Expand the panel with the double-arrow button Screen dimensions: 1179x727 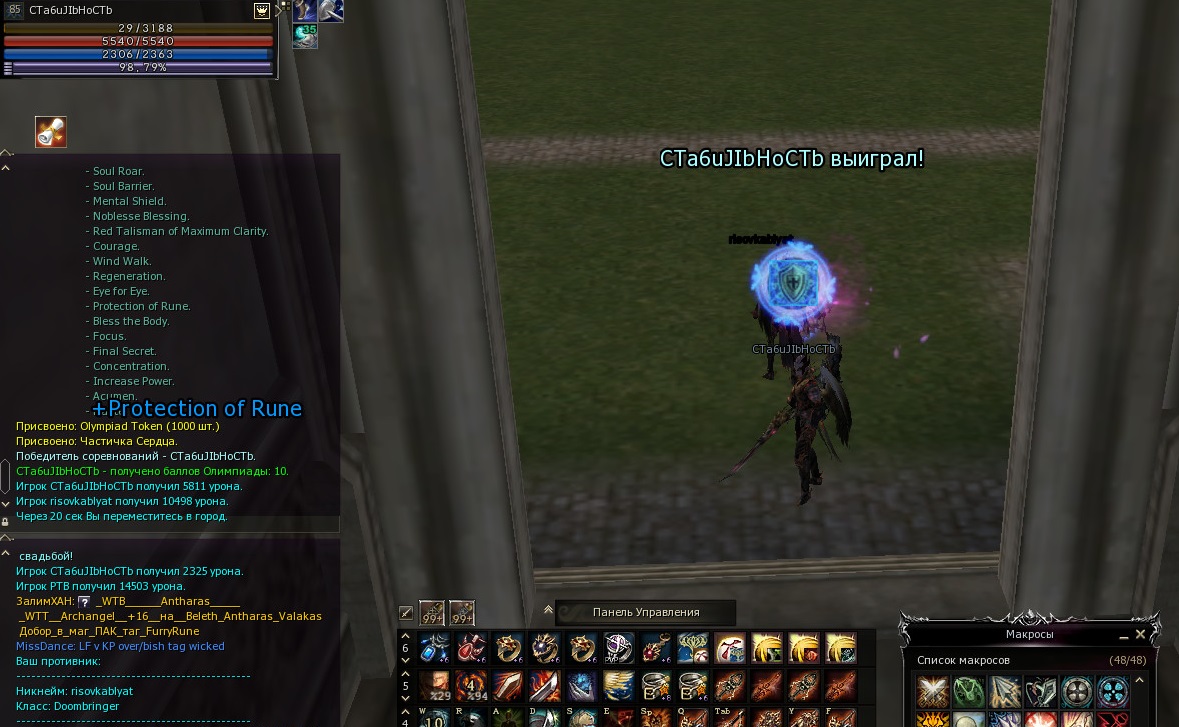(548, 609)
